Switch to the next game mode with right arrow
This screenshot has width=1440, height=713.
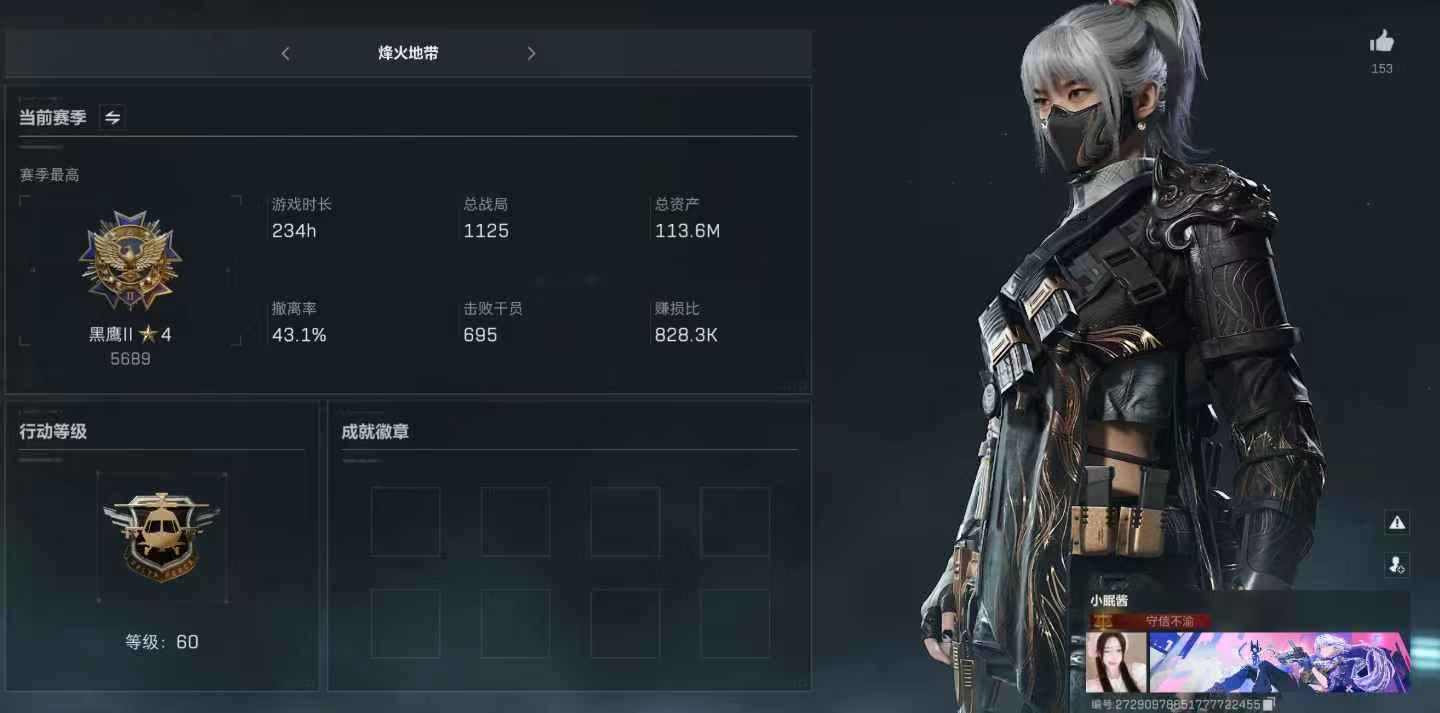tap(531, 54)
